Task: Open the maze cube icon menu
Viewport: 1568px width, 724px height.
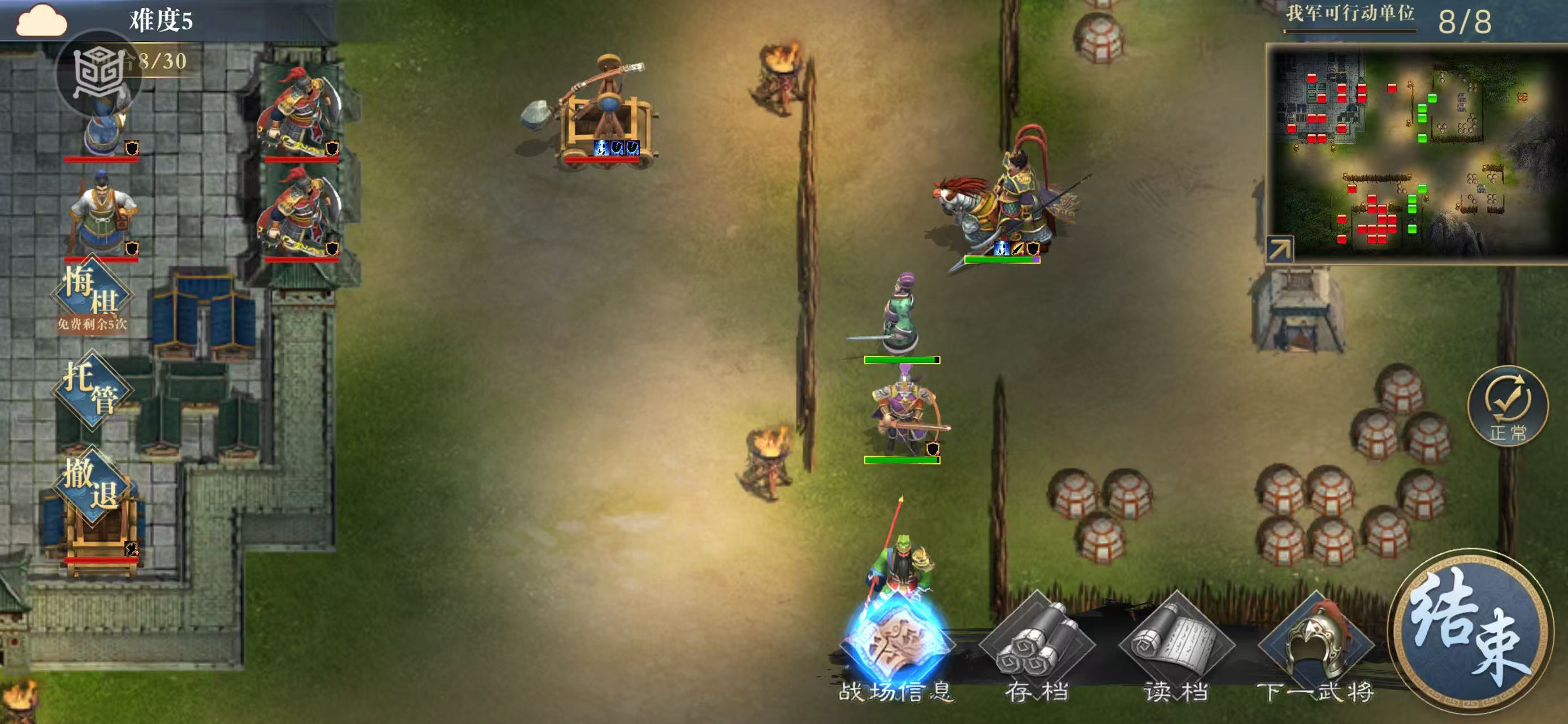Action: tap(97, 73)
